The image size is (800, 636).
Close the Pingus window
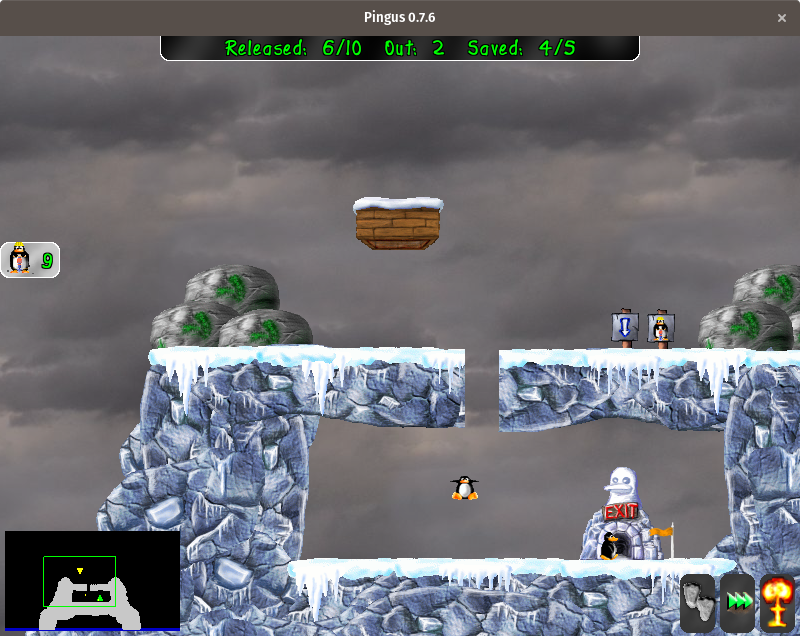tap(782, 18)
